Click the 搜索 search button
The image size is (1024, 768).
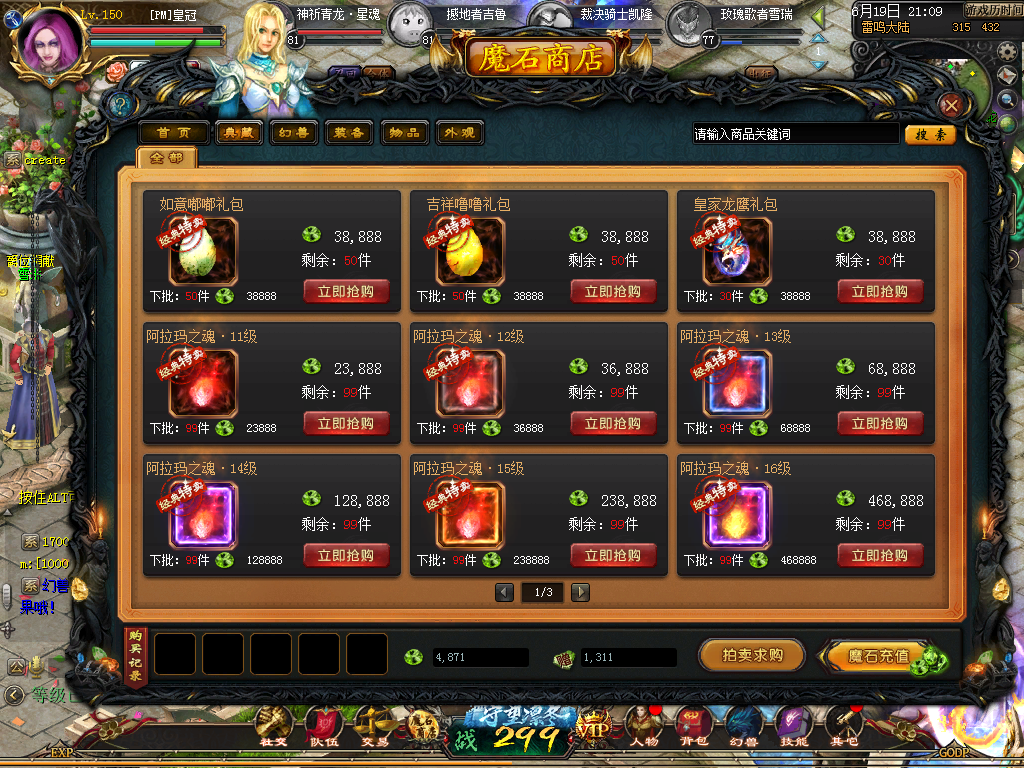tap(930, 134)
